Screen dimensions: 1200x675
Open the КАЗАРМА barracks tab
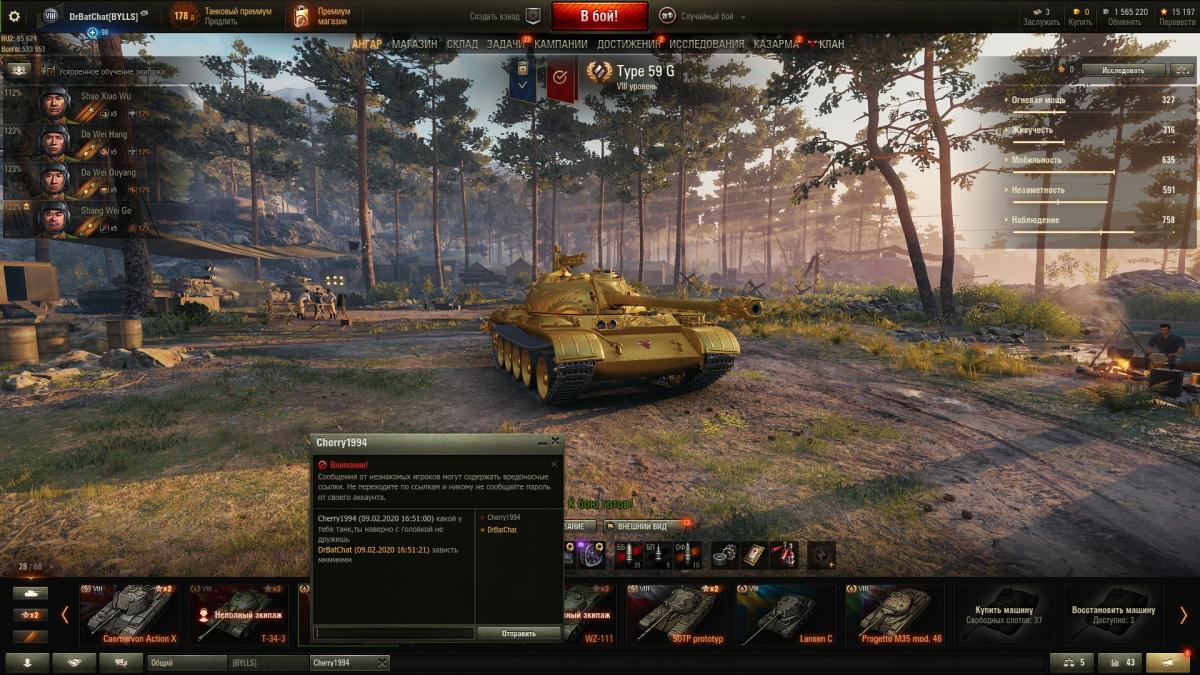pyautogui.click(x=775, y=44)
